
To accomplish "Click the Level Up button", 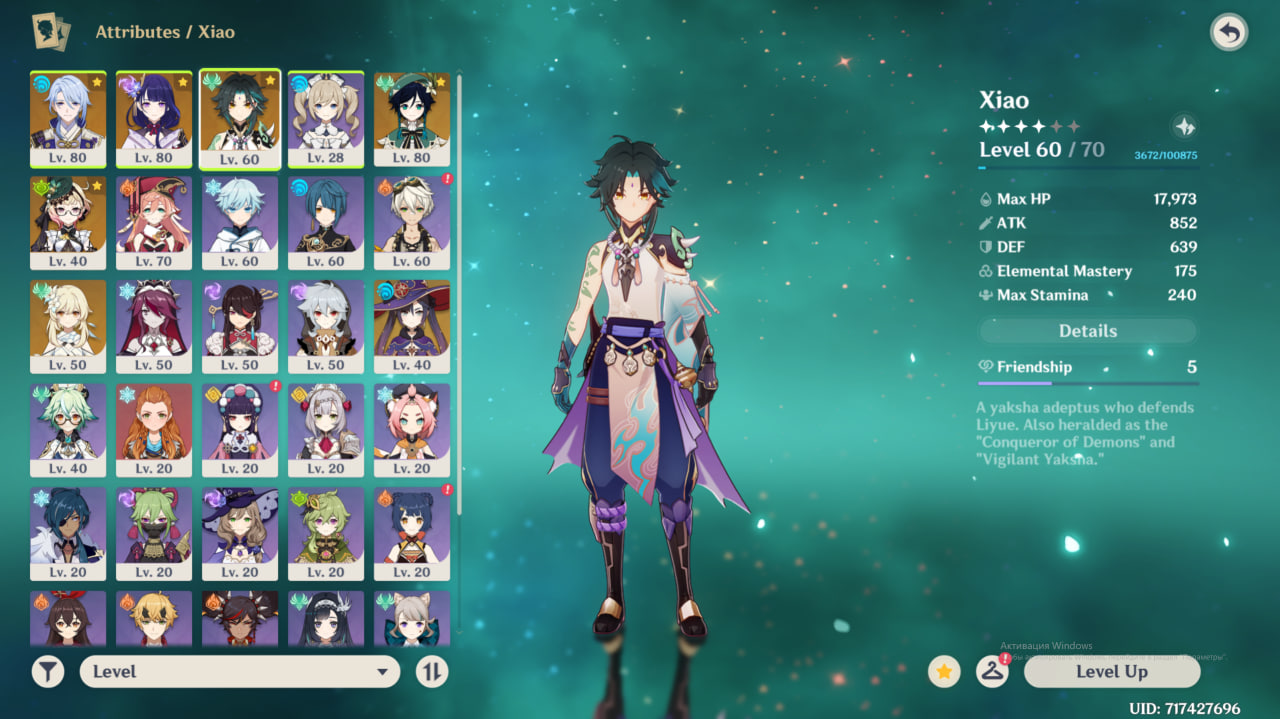I will click(1111, 672).
